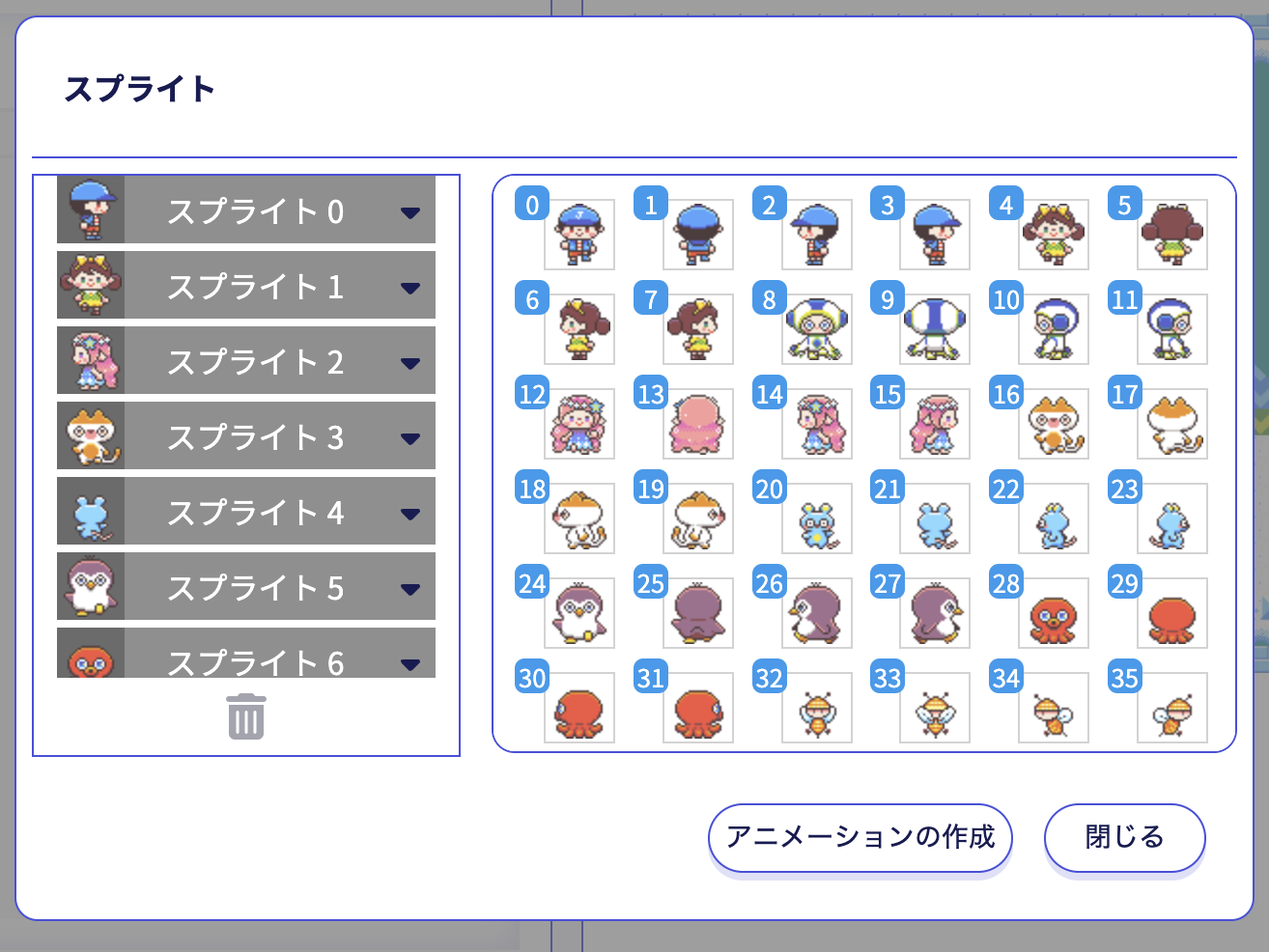Select the octopus sprite frame 29
1269x952 pixels.
point(1171,613)
